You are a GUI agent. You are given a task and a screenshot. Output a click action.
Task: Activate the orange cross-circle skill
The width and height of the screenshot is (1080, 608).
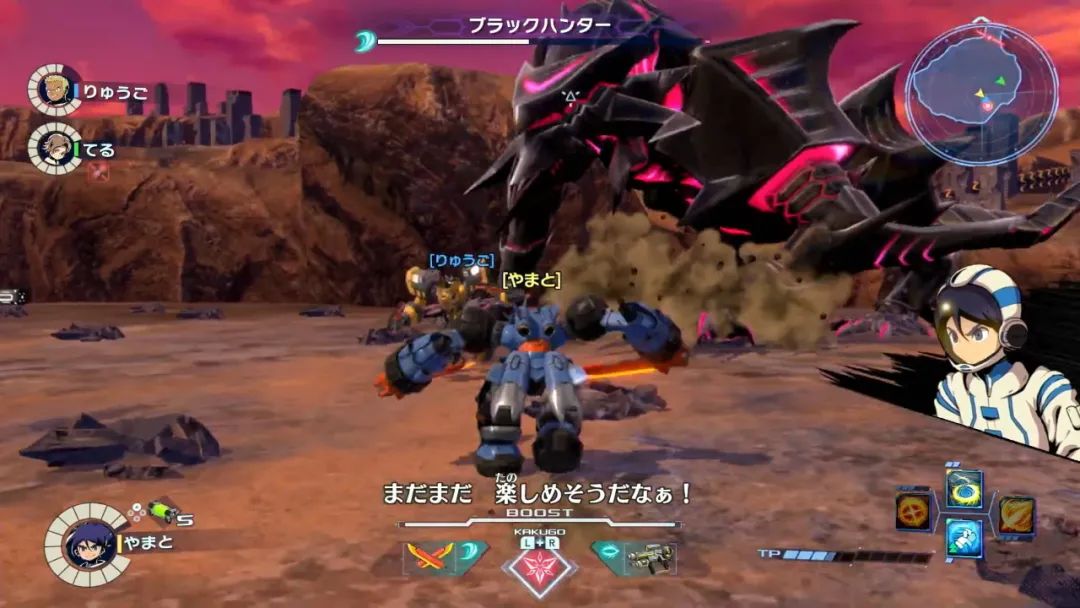[x=914, y=512]
